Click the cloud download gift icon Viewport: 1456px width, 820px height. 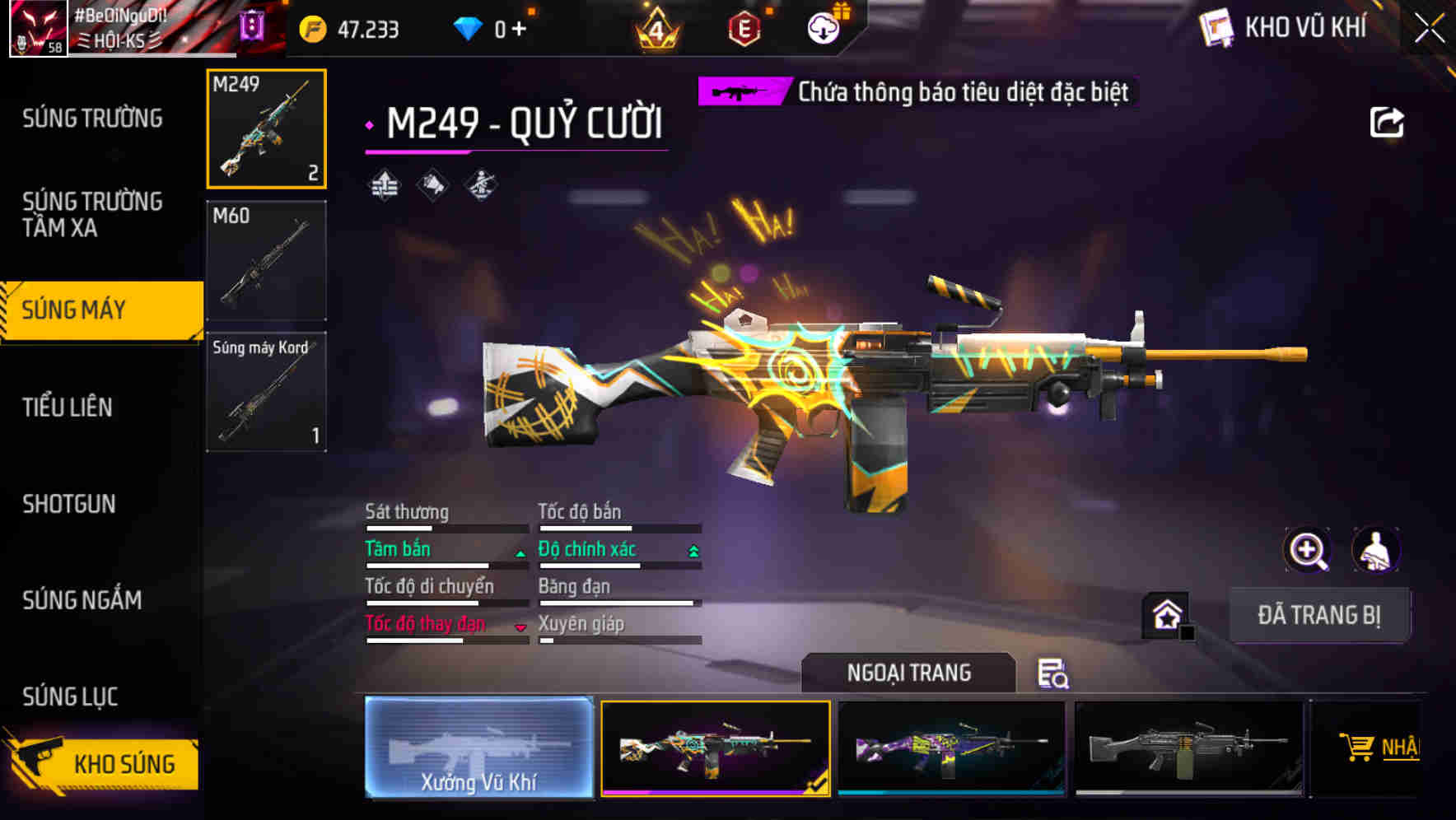click(823, 26)
